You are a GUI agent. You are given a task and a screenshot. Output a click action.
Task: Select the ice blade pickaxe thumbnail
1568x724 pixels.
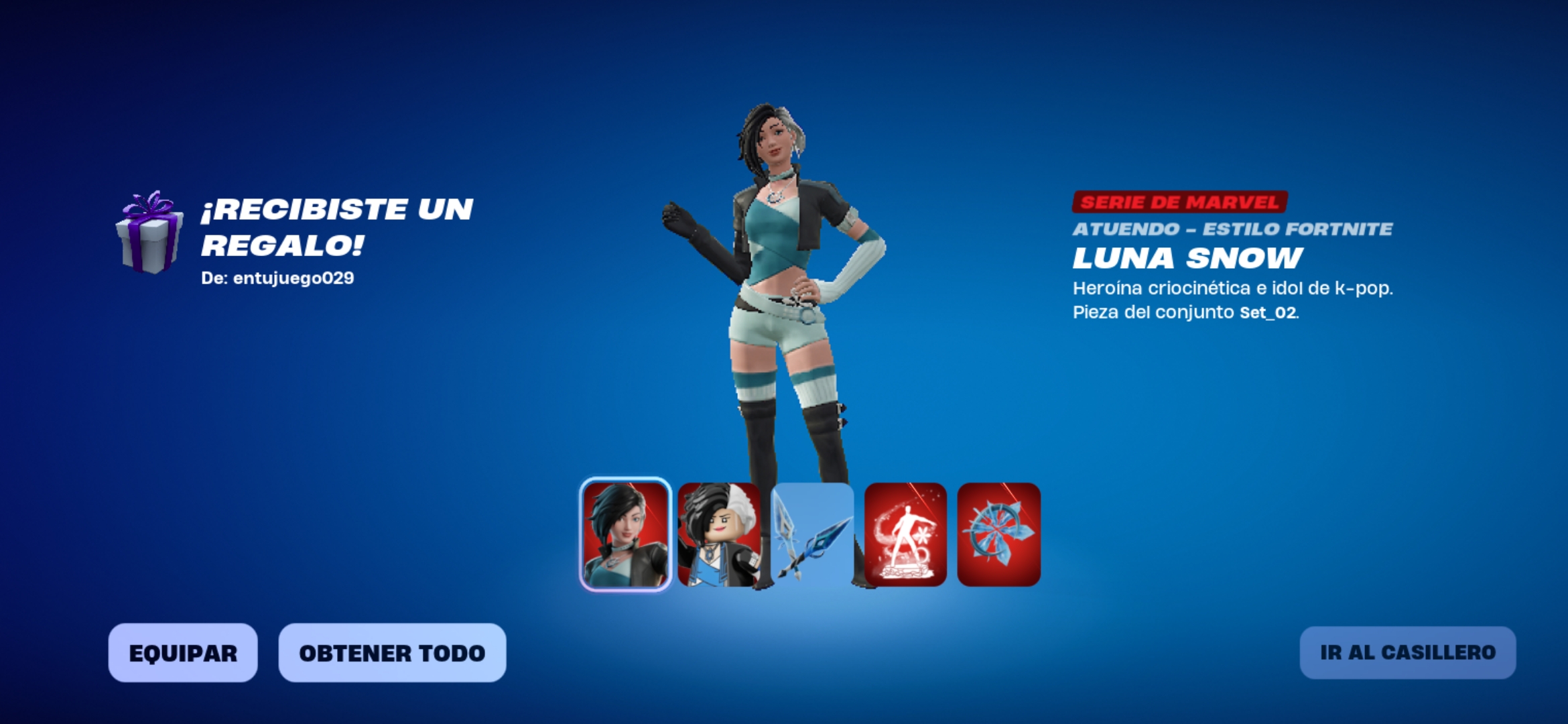(x=812, y=534)
